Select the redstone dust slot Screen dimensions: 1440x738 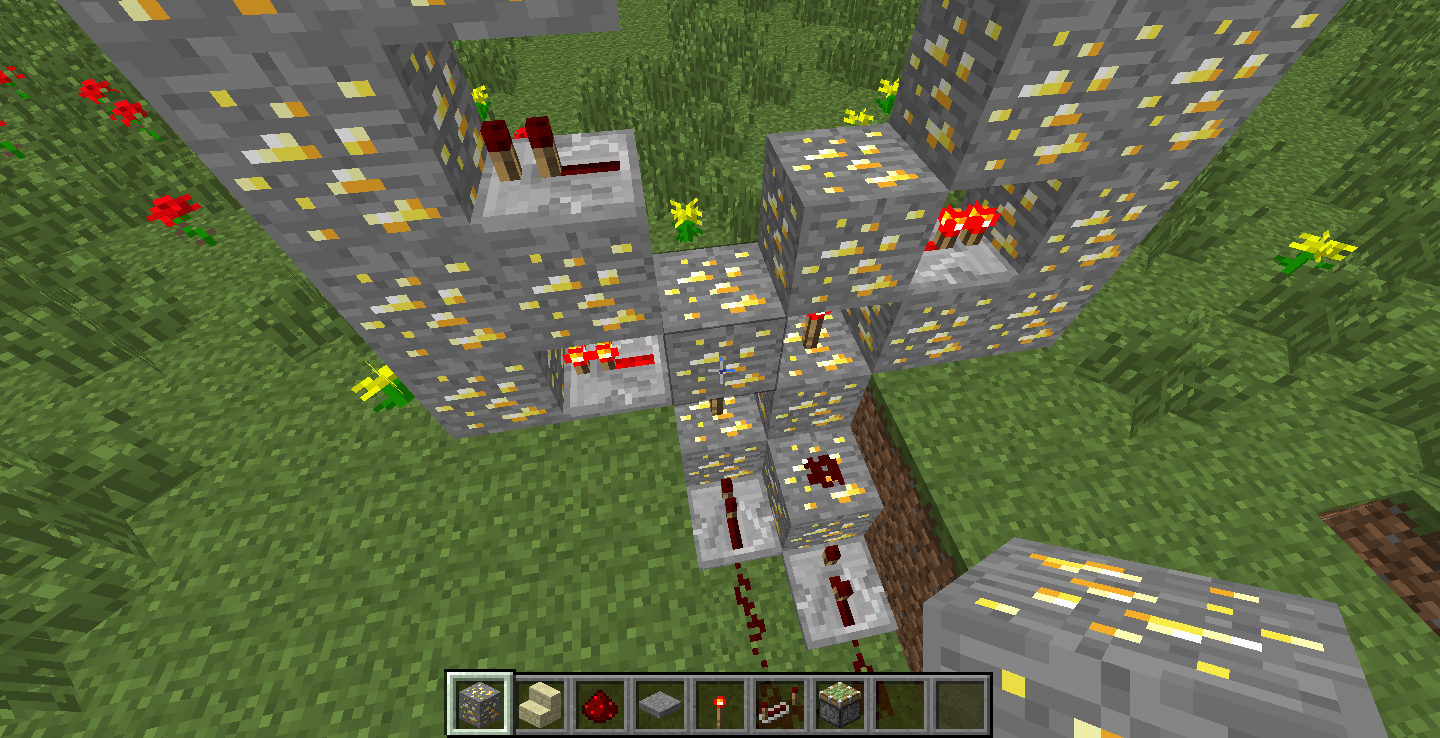click(599, 704)
